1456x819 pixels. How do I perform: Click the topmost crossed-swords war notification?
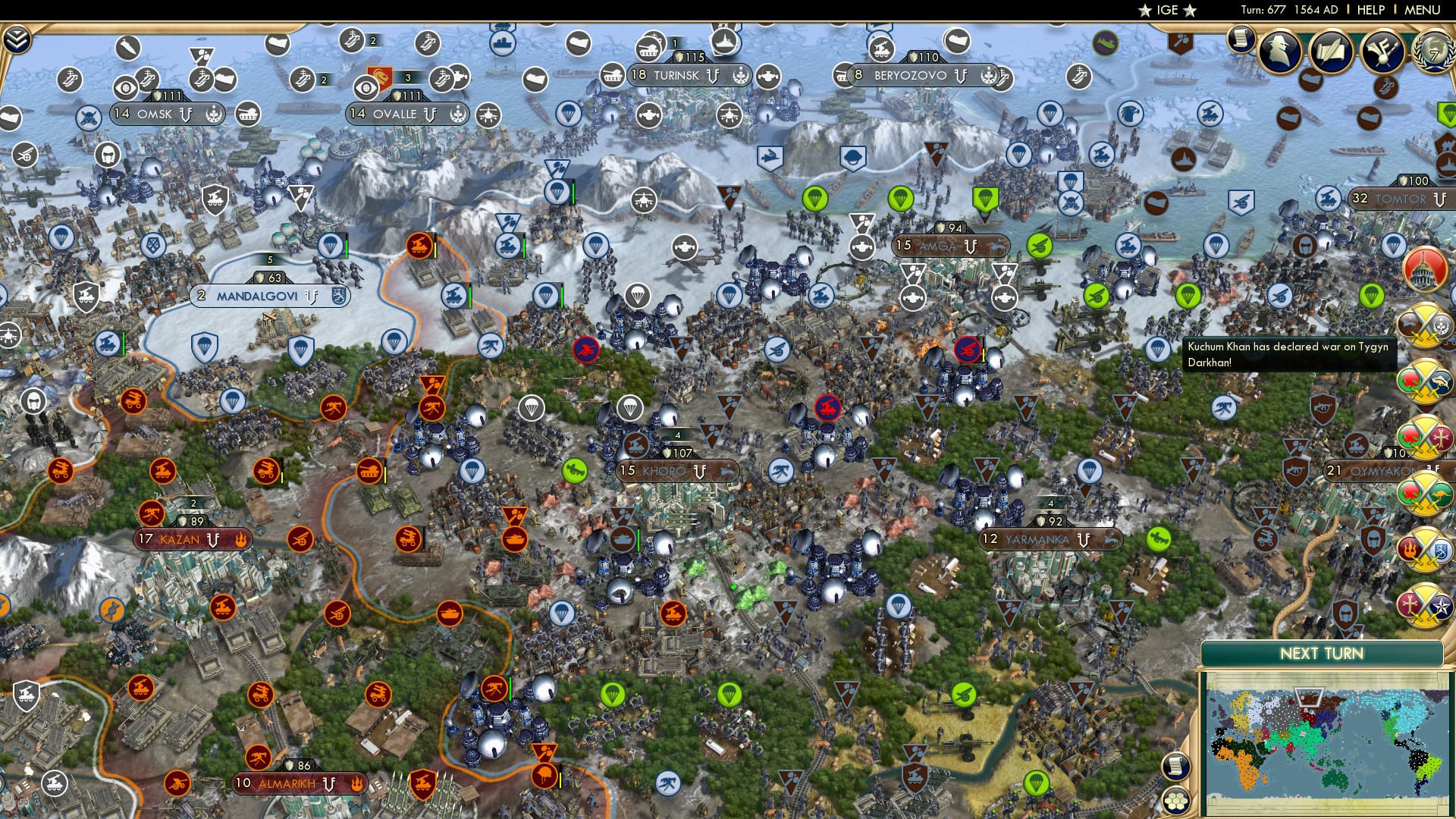[x=1423, y=325]
